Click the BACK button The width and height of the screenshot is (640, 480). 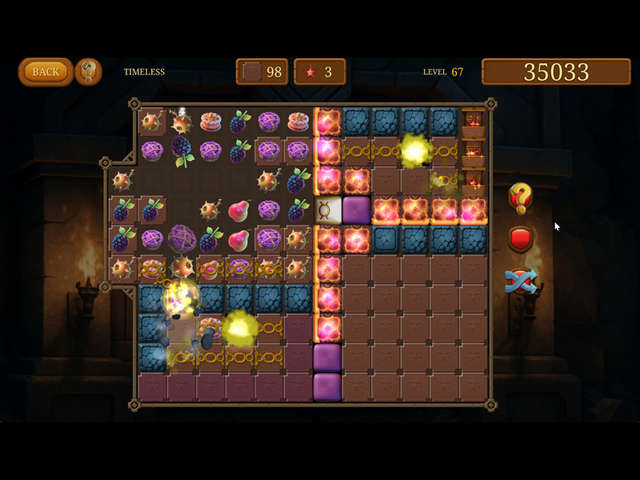click(x=45, y=71)
